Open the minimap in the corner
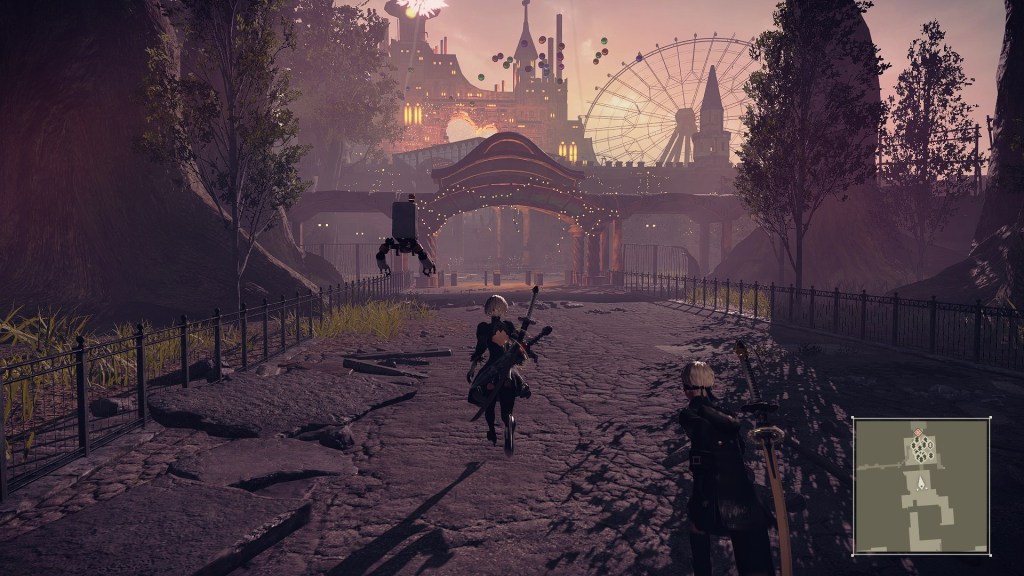 pos(920,485)
